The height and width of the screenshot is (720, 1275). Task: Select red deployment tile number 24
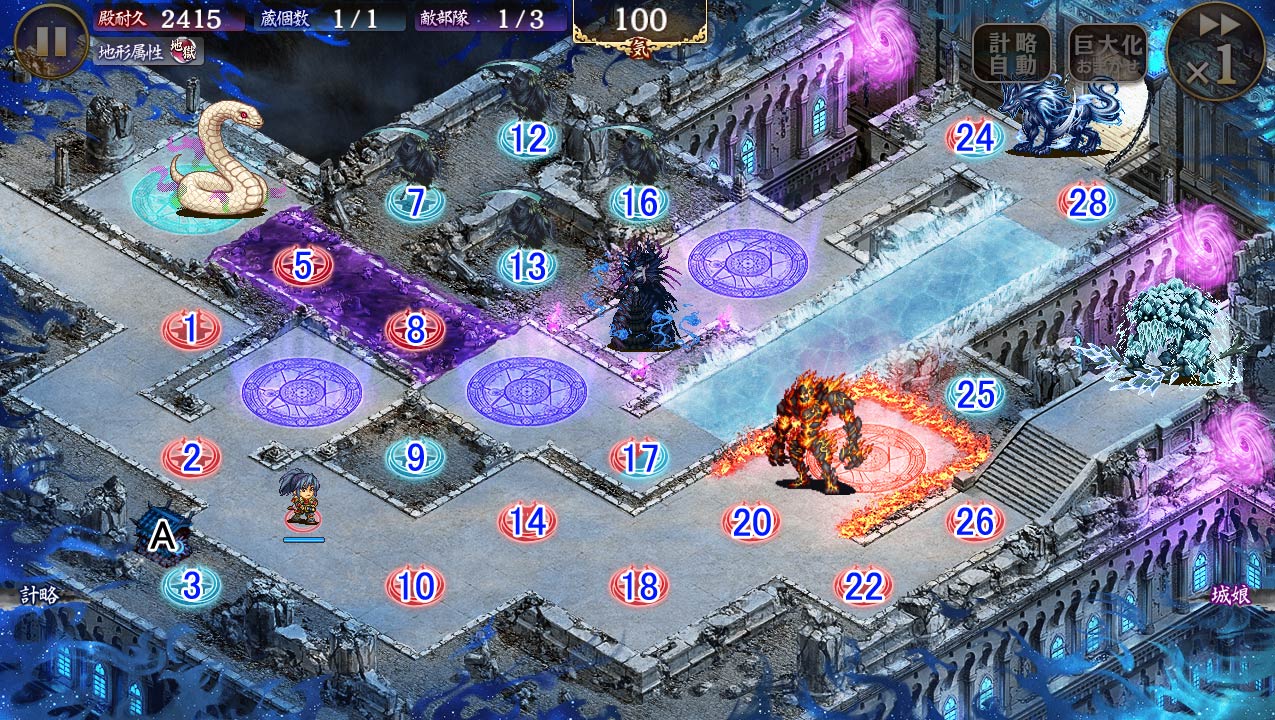point(975,138)
